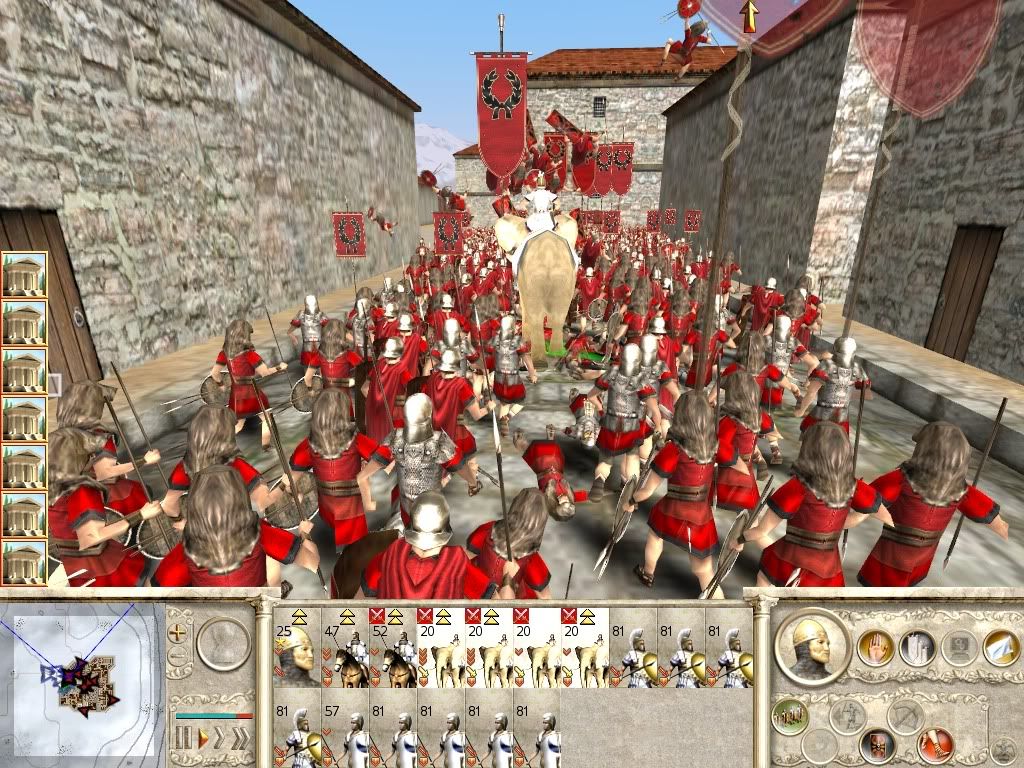Open the general's portrait in command panel

coord(812,648)
